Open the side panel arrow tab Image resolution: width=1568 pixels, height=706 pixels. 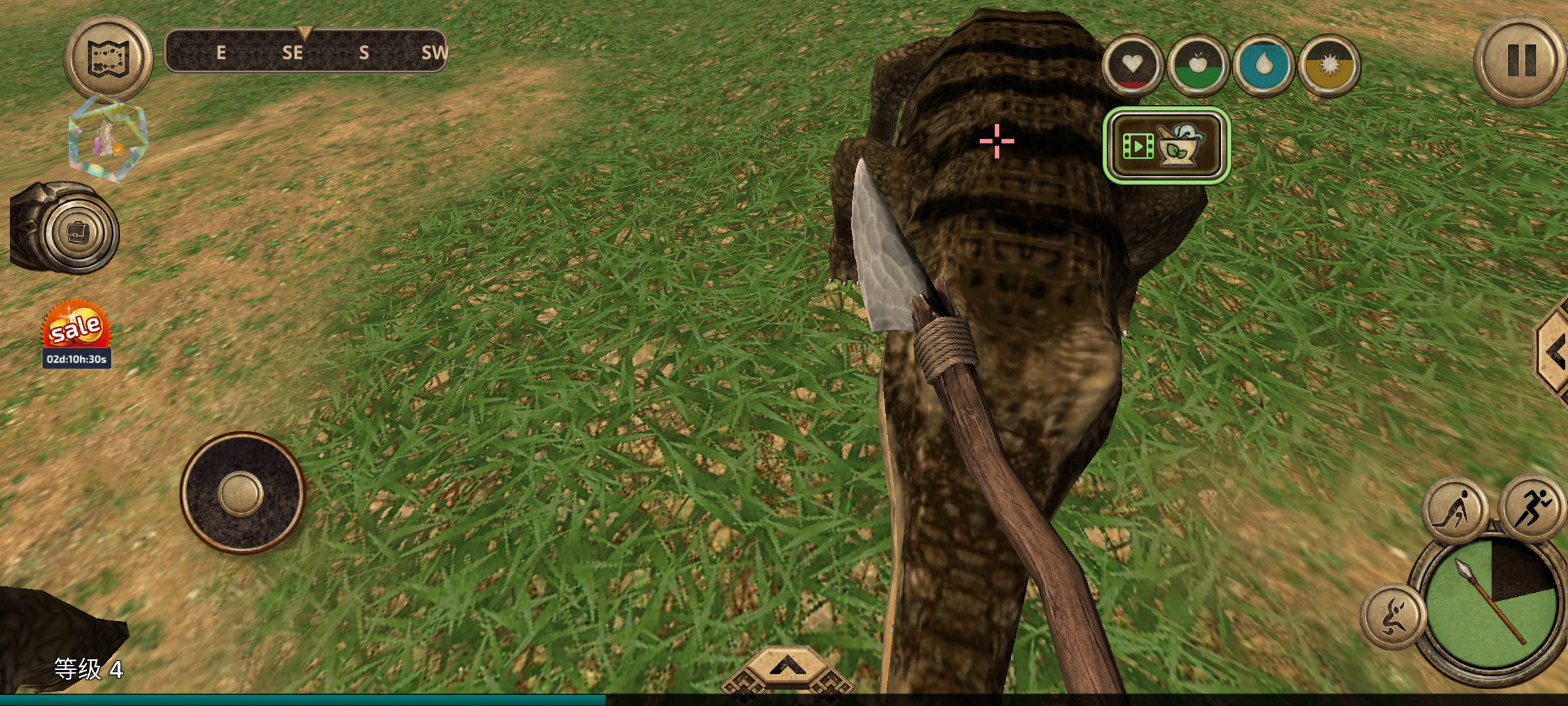(1554, 353)
